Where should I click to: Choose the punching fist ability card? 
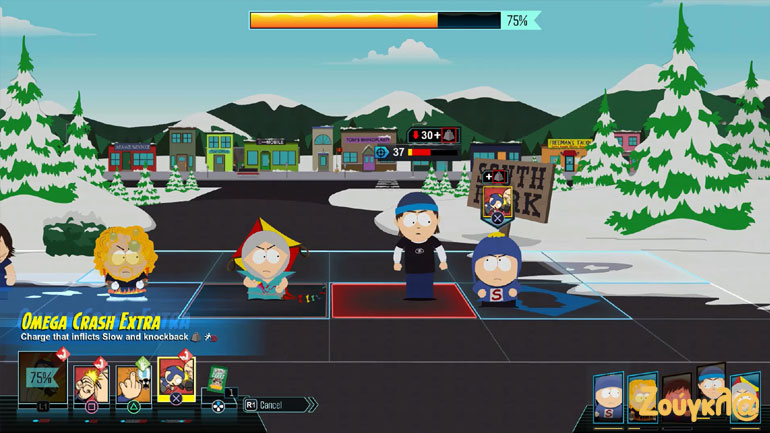(x=88, y=381)
